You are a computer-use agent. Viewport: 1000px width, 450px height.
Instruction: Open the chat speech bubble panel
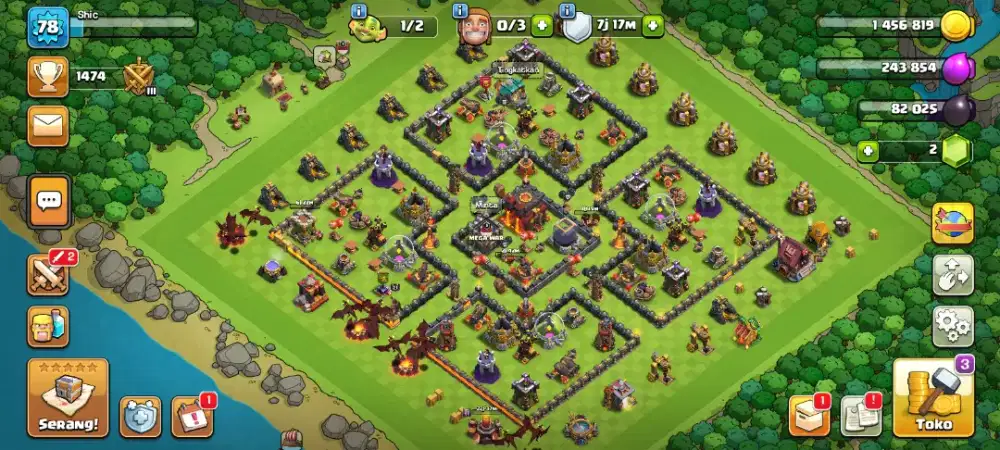[49, 201]
